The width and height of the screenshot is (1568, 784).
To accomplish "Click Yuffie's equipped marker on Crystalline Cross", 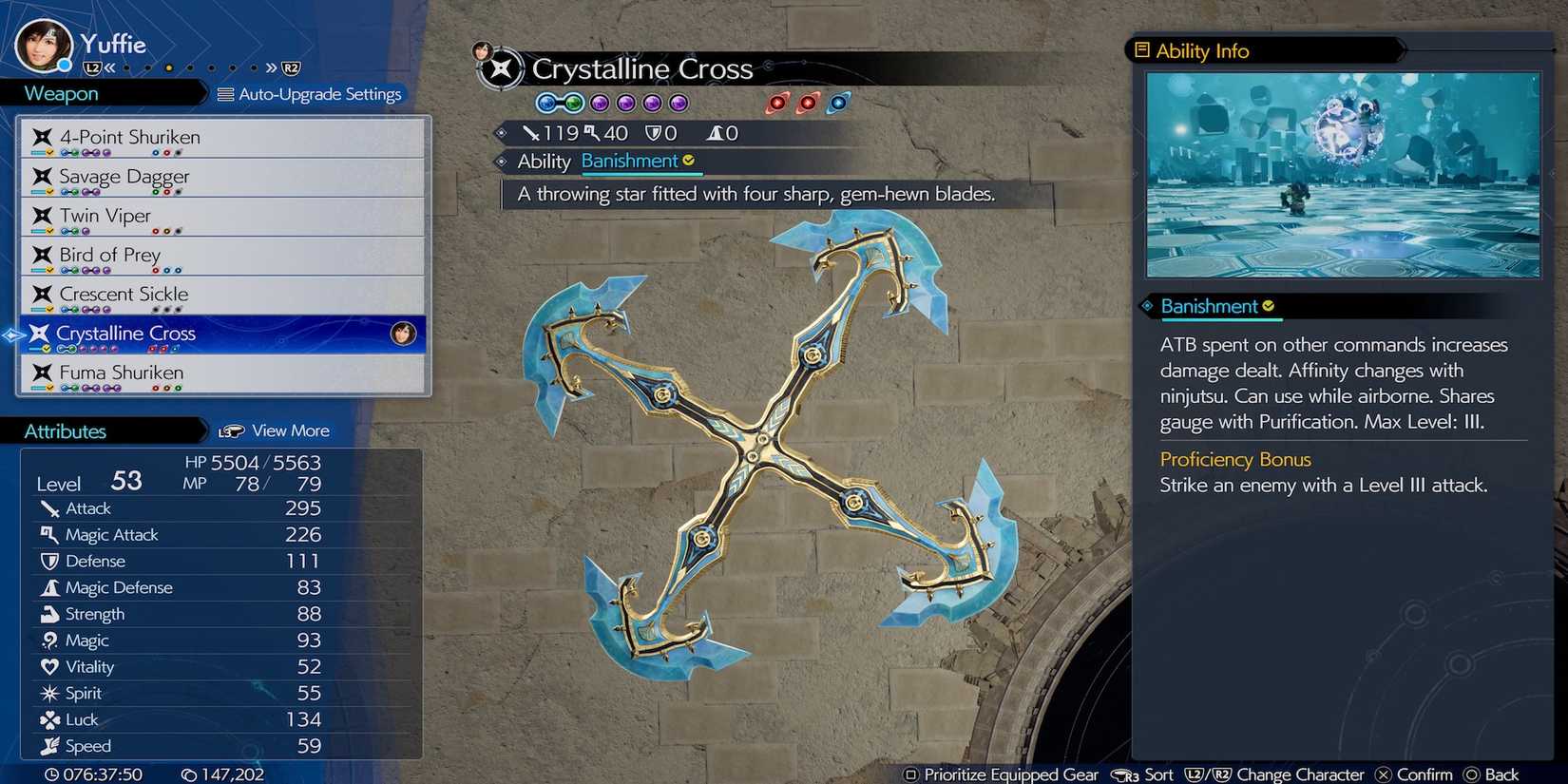I will (x=403, y=335).
